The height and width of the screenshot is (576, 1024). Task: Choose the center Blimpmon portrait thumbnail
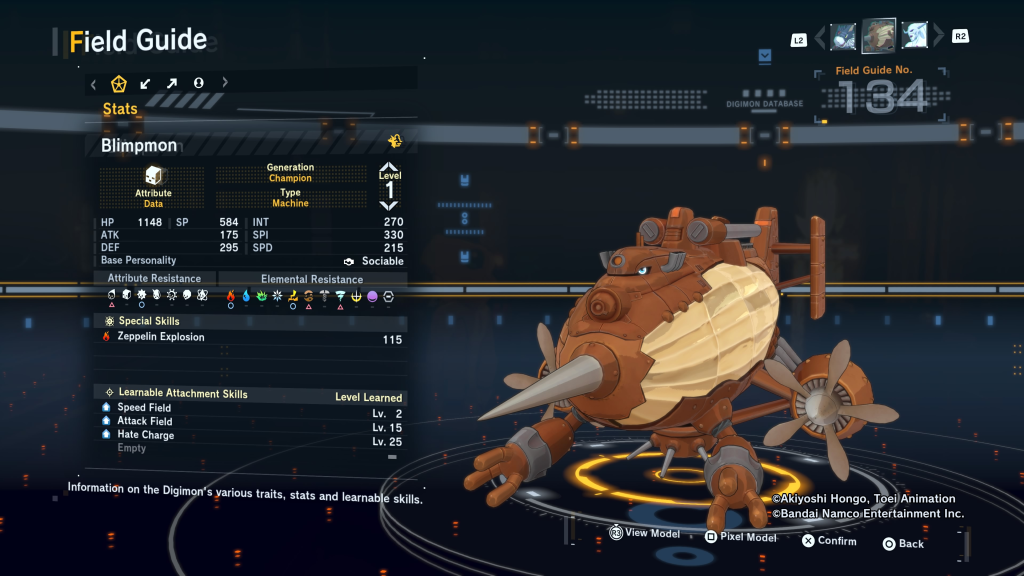[879, 36]
